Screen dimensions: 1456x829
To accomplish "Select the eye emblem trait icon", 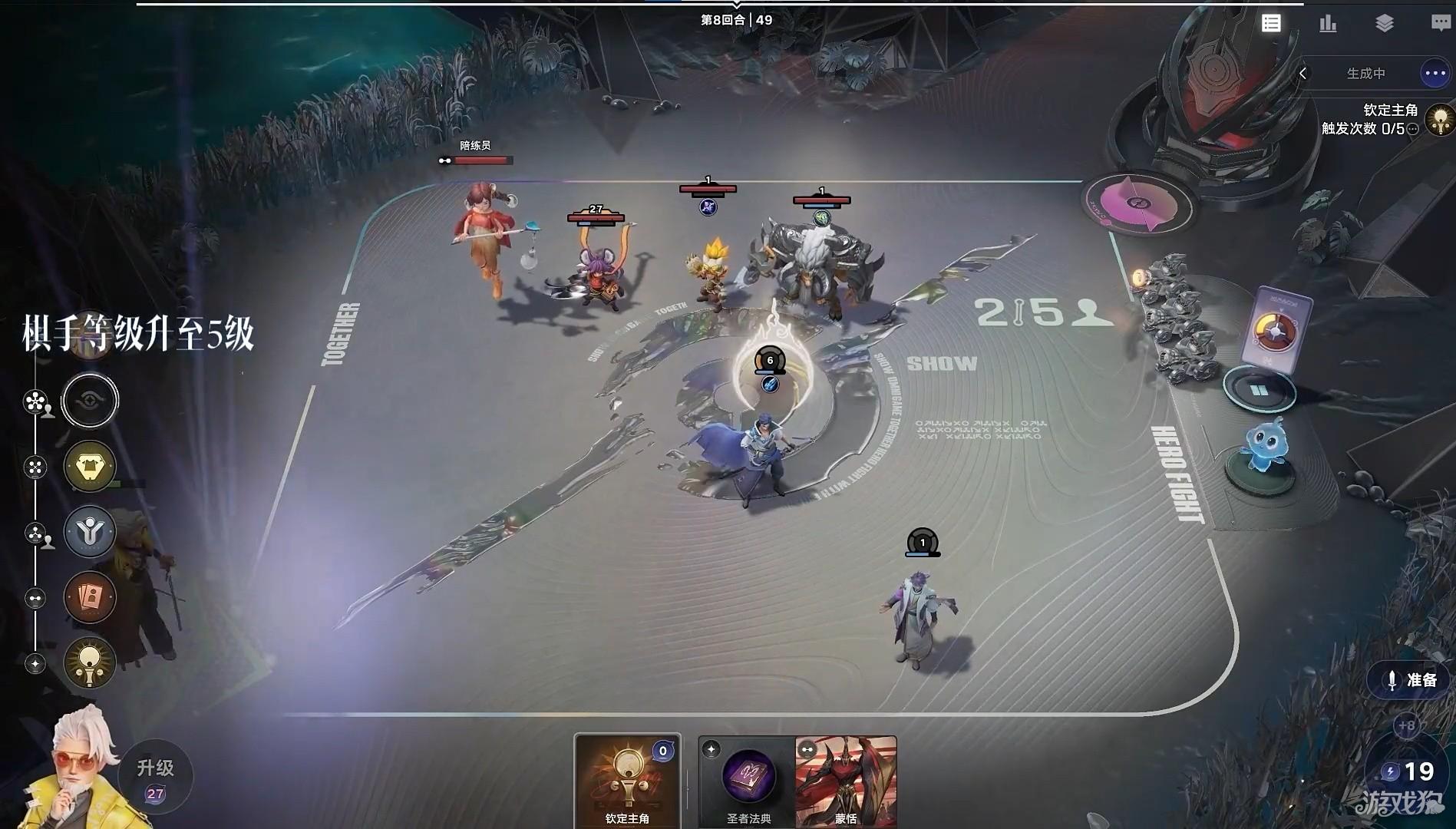I will 90,400.
